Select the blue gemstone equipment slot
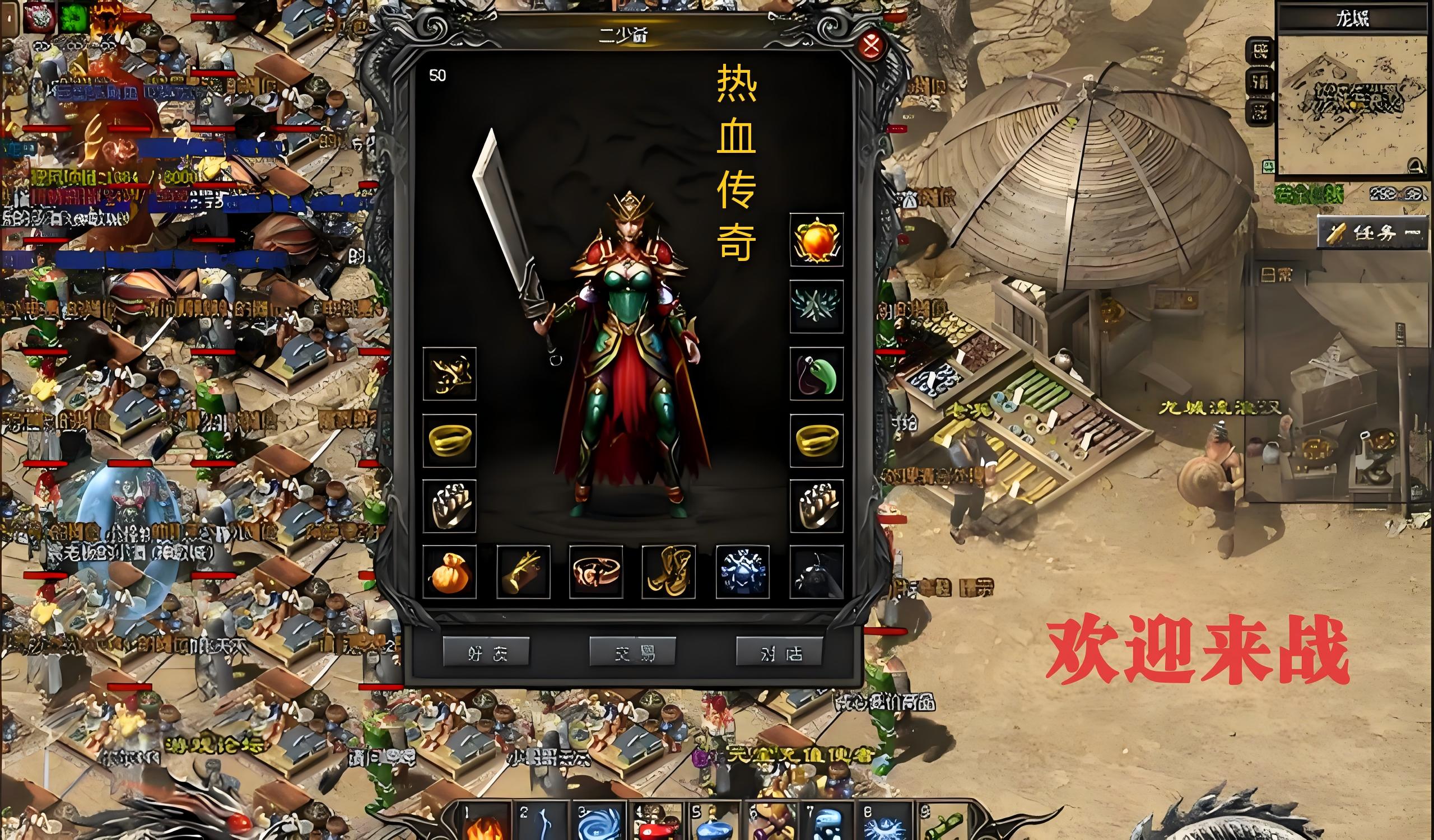Viewport: 1434px width, 840px height. coord(742,572)
